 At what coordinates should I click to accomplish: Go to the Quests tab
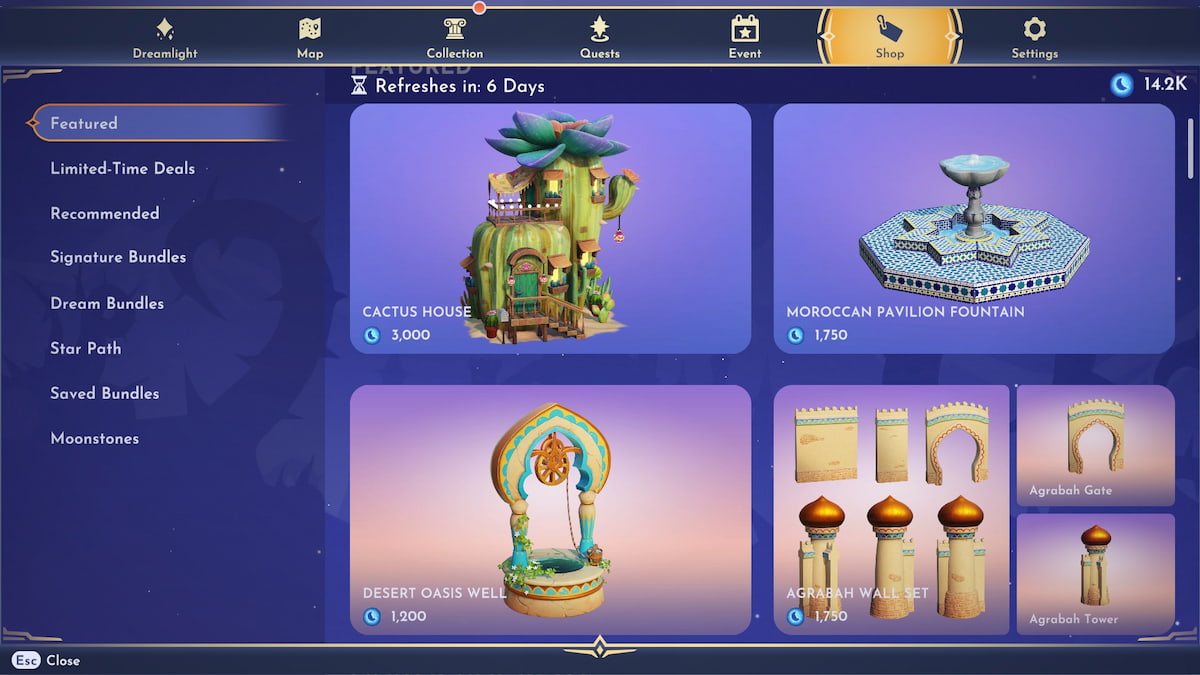click(x=600, y=38)
